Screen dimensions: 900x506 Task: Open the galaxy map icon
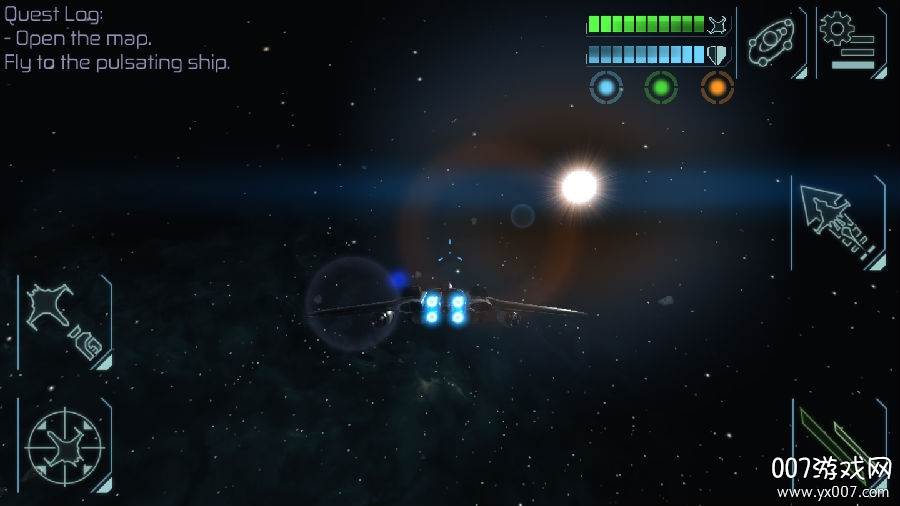[772, 42]
